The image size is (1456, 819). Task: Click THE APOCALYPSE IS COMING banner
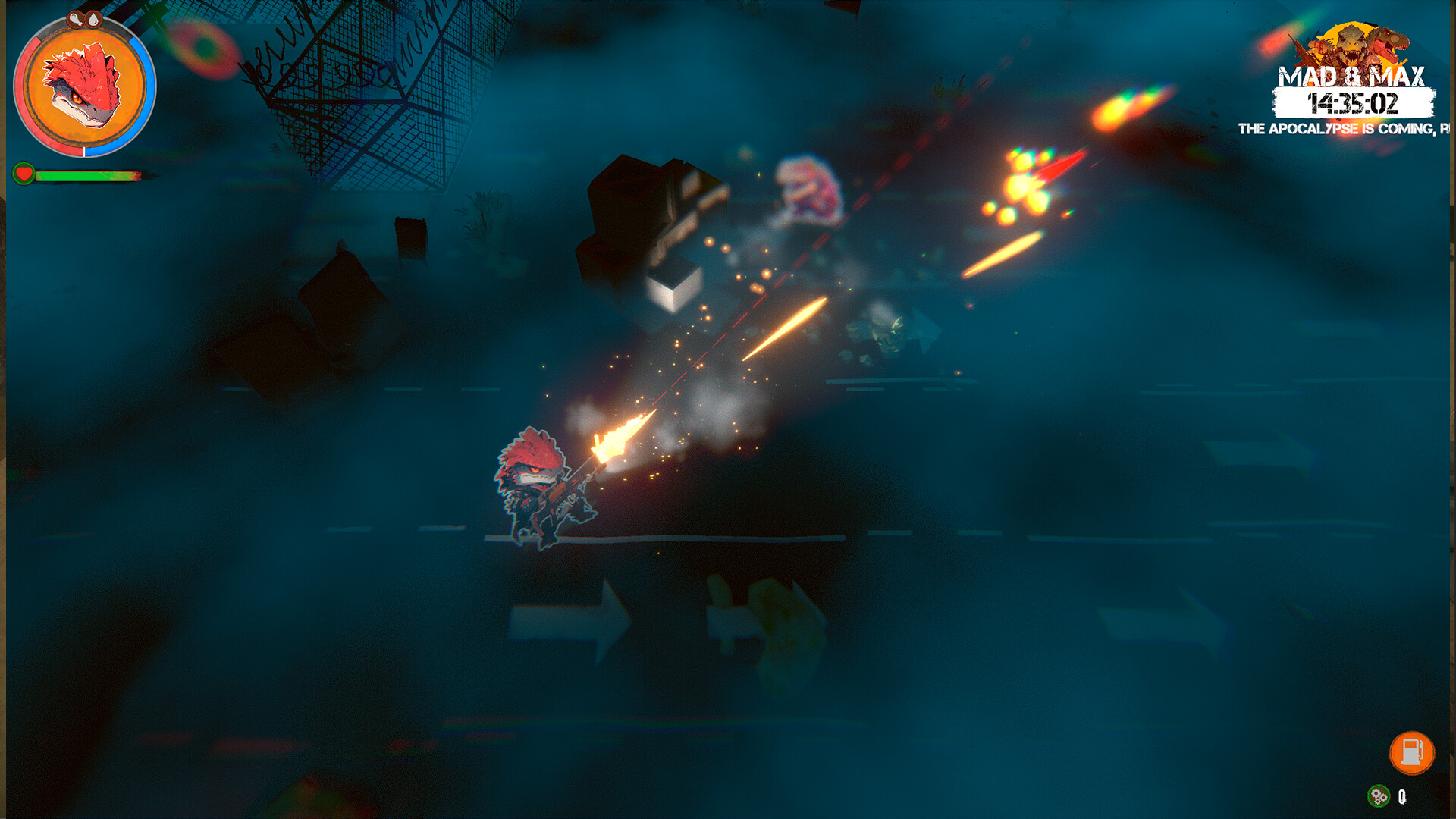[1337, 127]
